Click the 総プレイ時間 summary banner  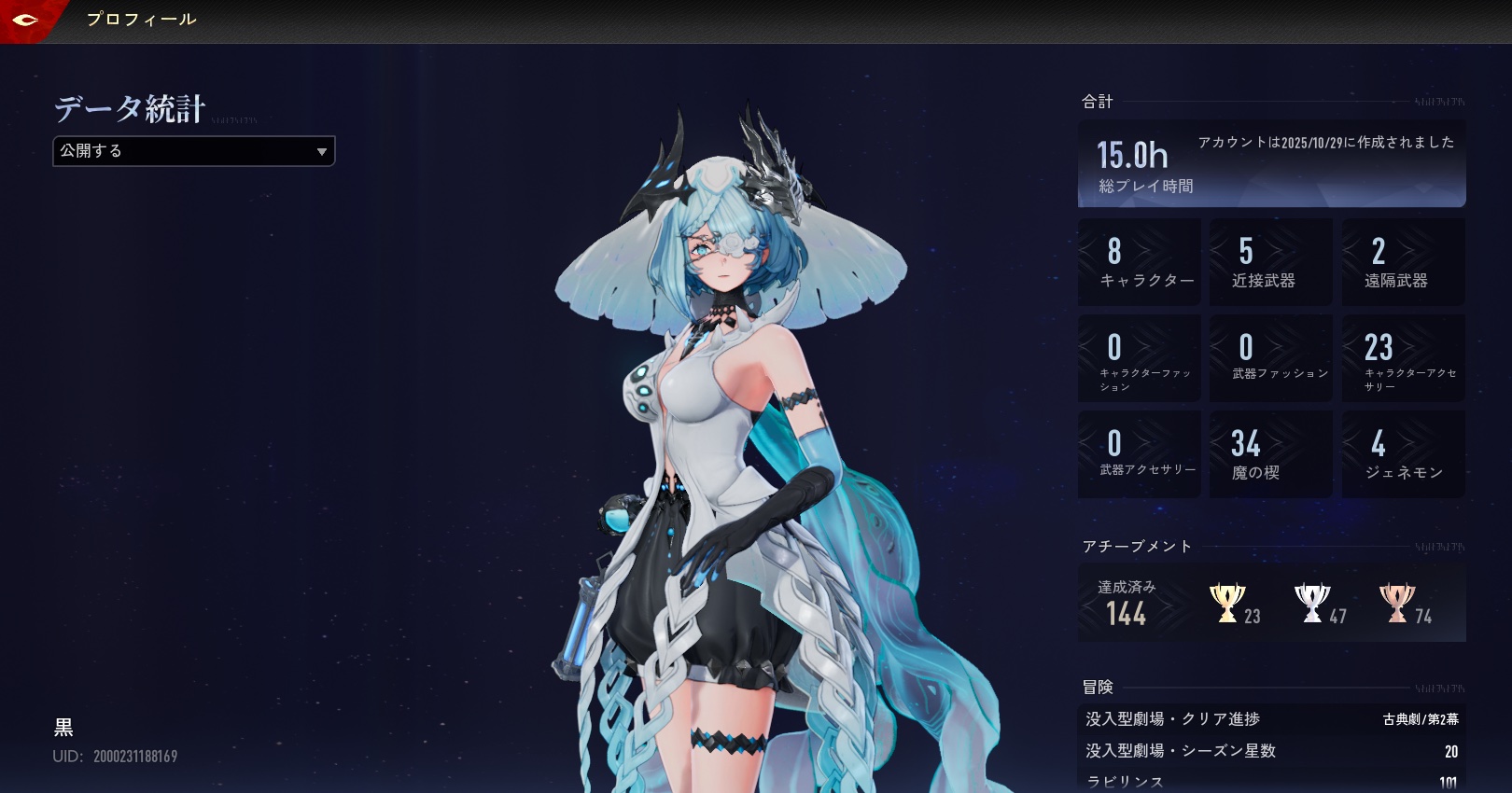1271,163
